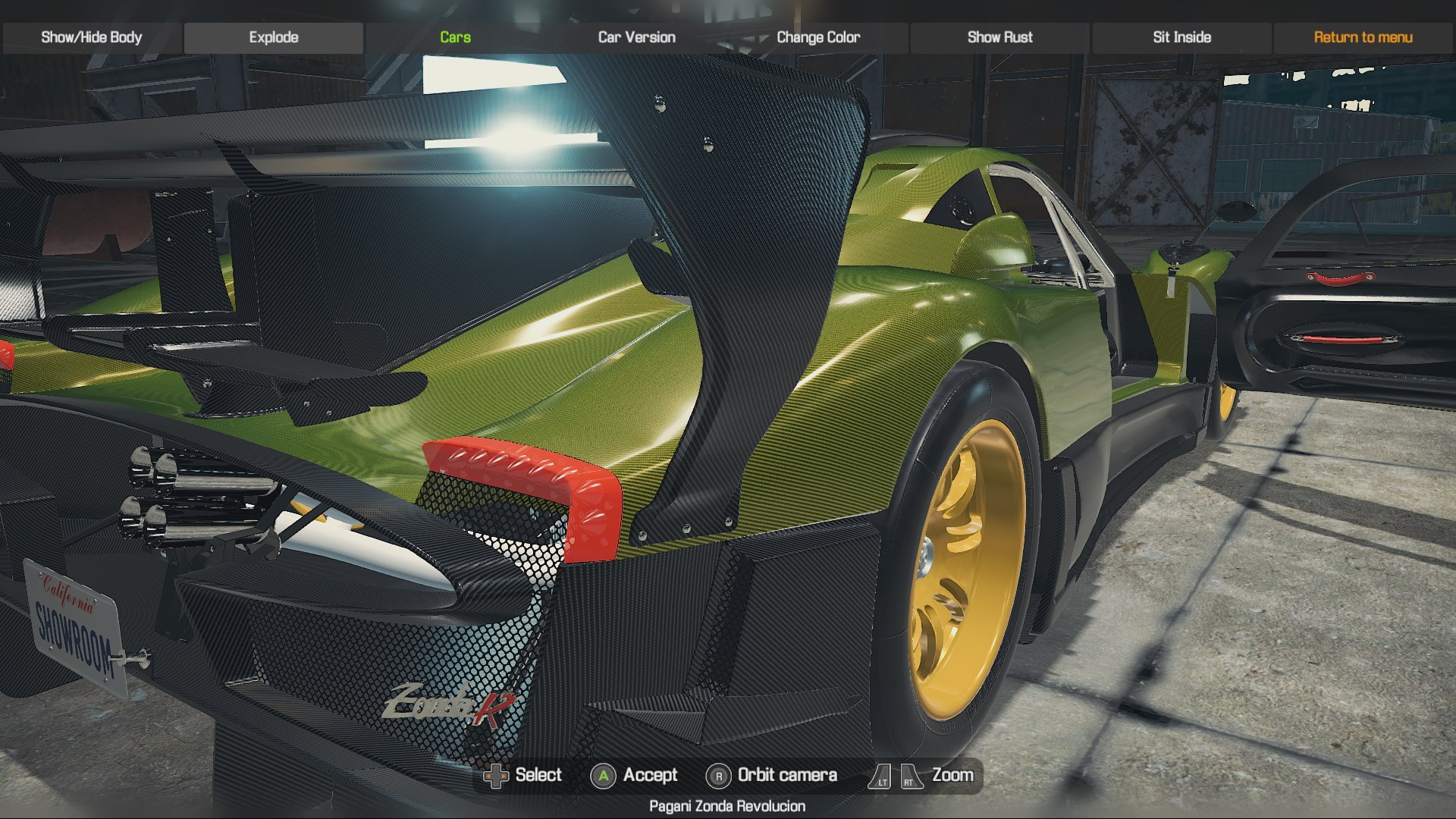Select the Sit Inside view
The image size is (1456, 819).
(x=1181, y=37)
